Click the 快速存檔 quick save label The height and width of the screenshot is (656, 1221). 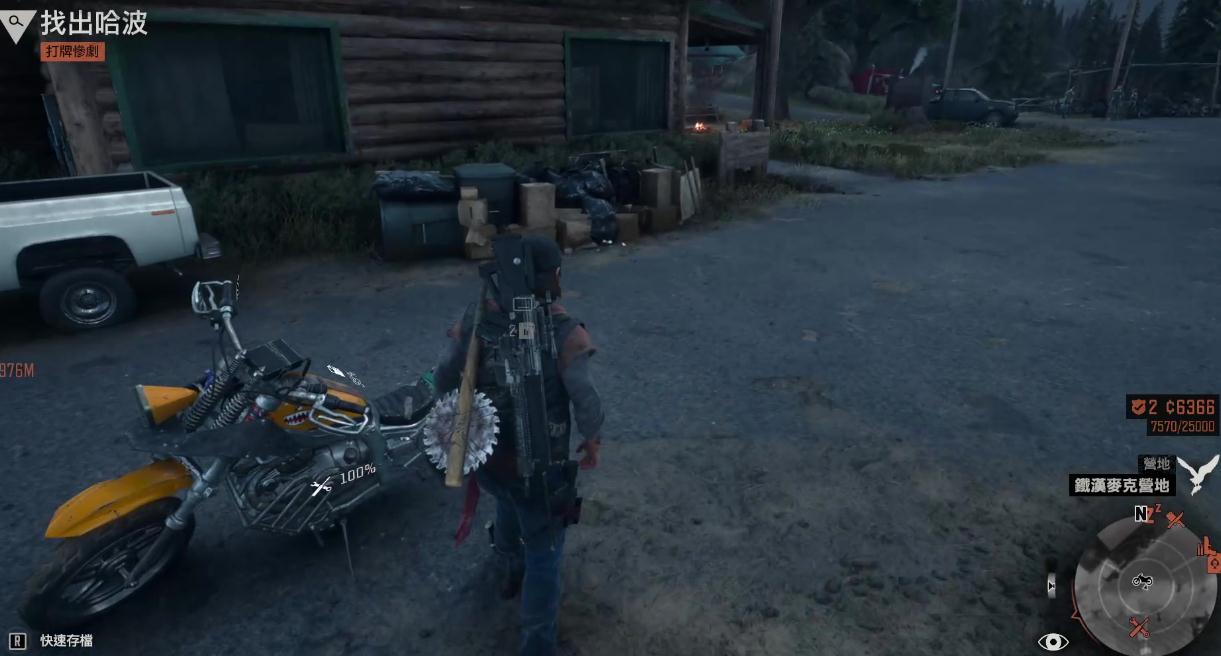66,640
